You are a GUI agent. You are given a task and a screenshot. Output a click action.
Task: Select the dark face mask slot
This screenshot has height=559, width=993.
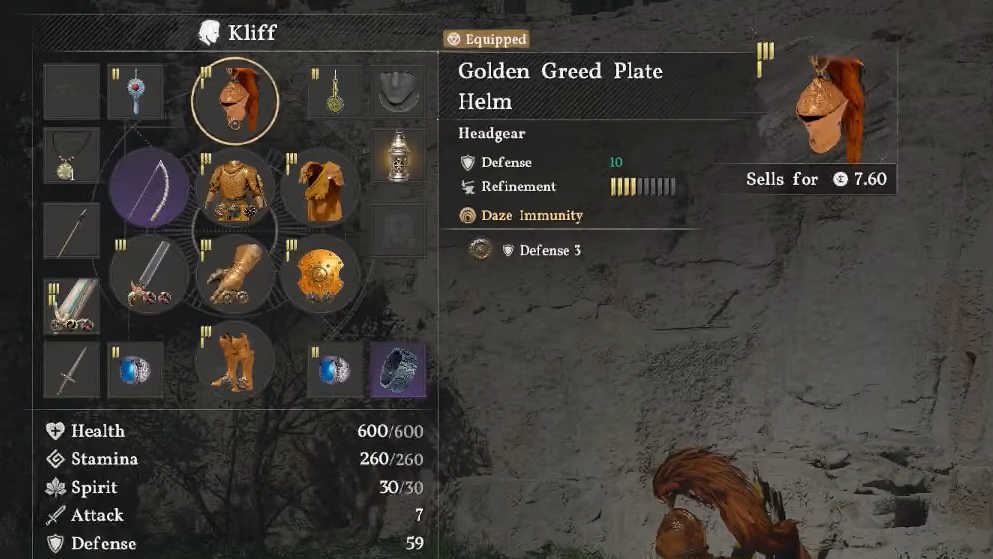click(x=398, y=92)
